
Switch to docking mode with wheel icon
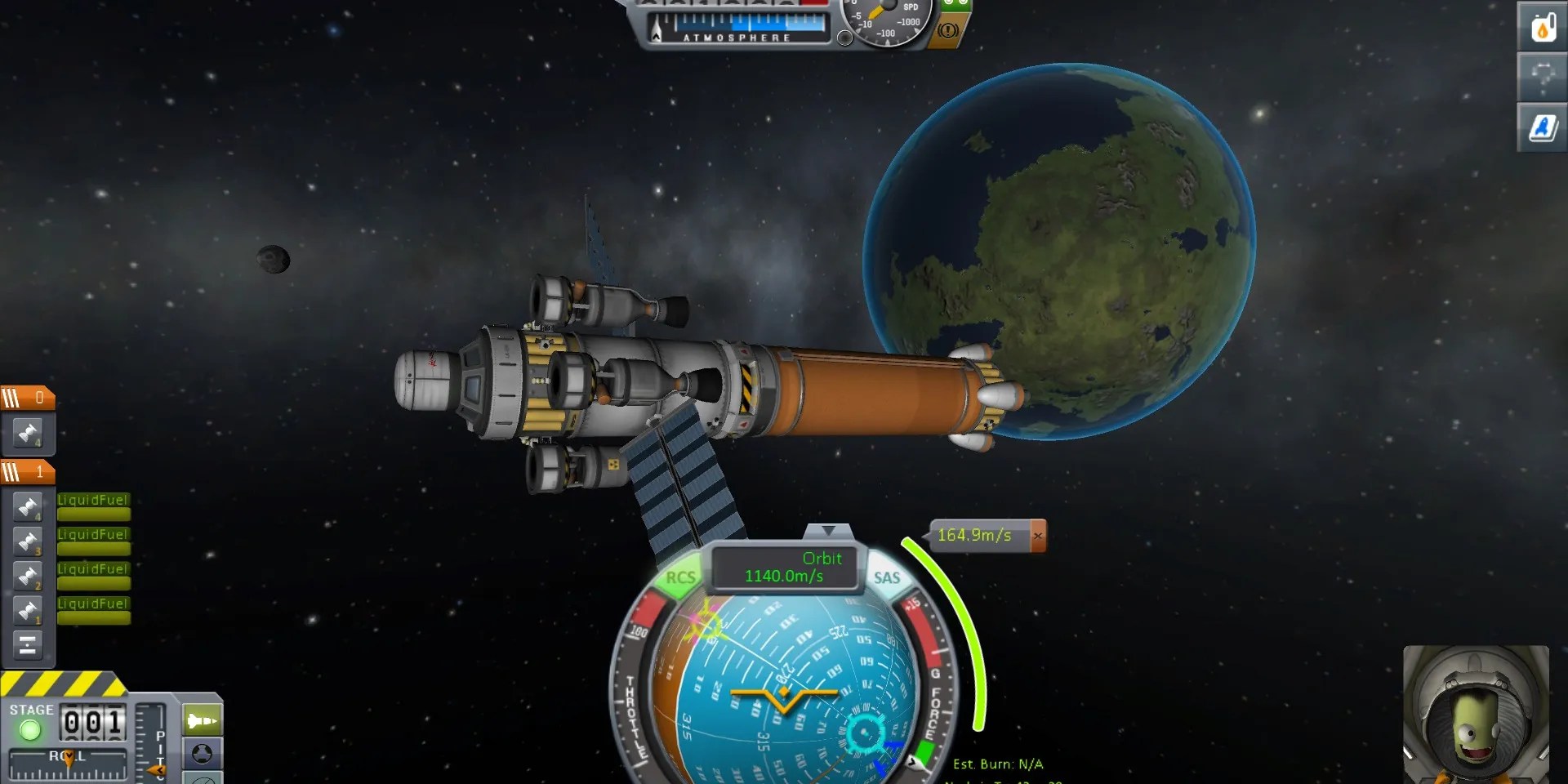point(202,752)
